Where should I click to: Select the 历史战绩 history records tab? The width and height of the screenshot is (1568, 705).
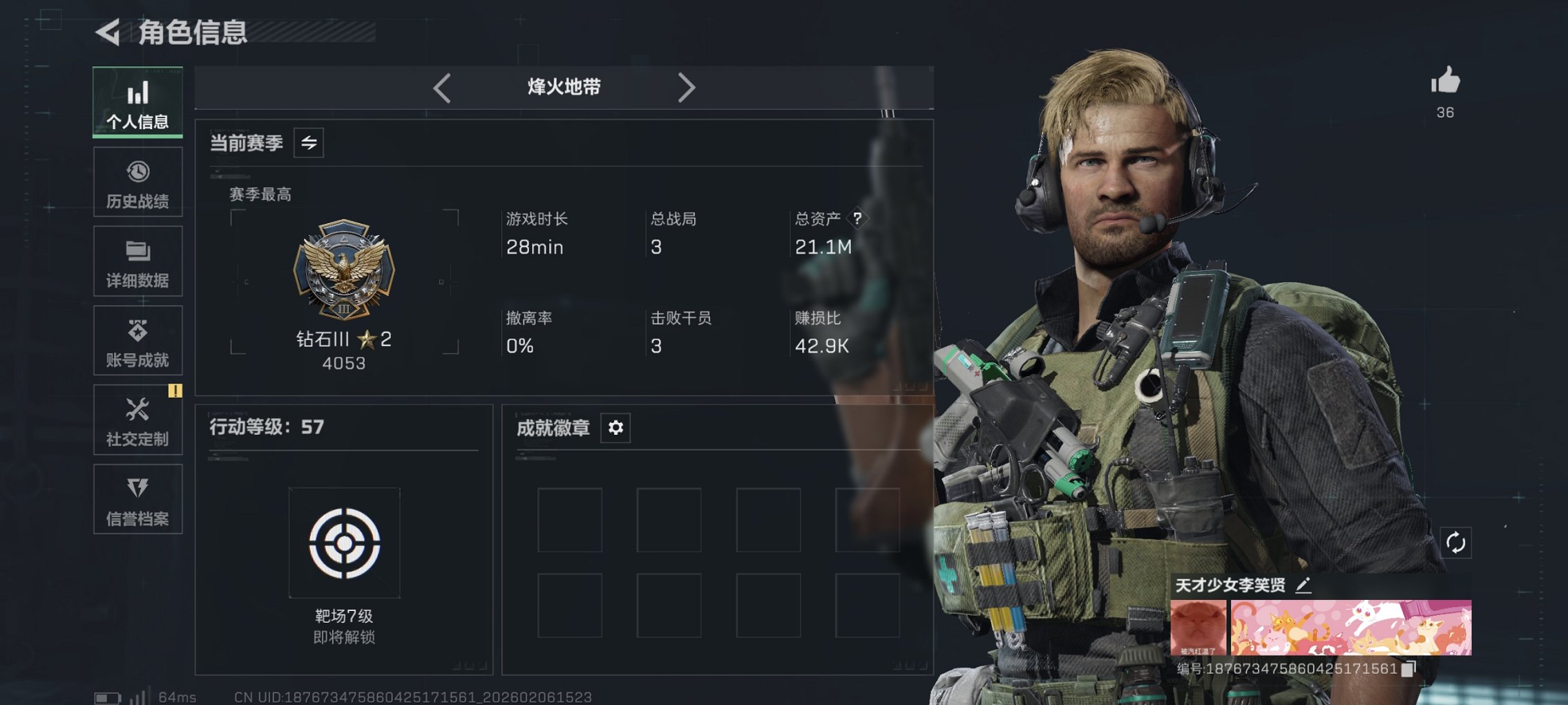tap(137, 181)
